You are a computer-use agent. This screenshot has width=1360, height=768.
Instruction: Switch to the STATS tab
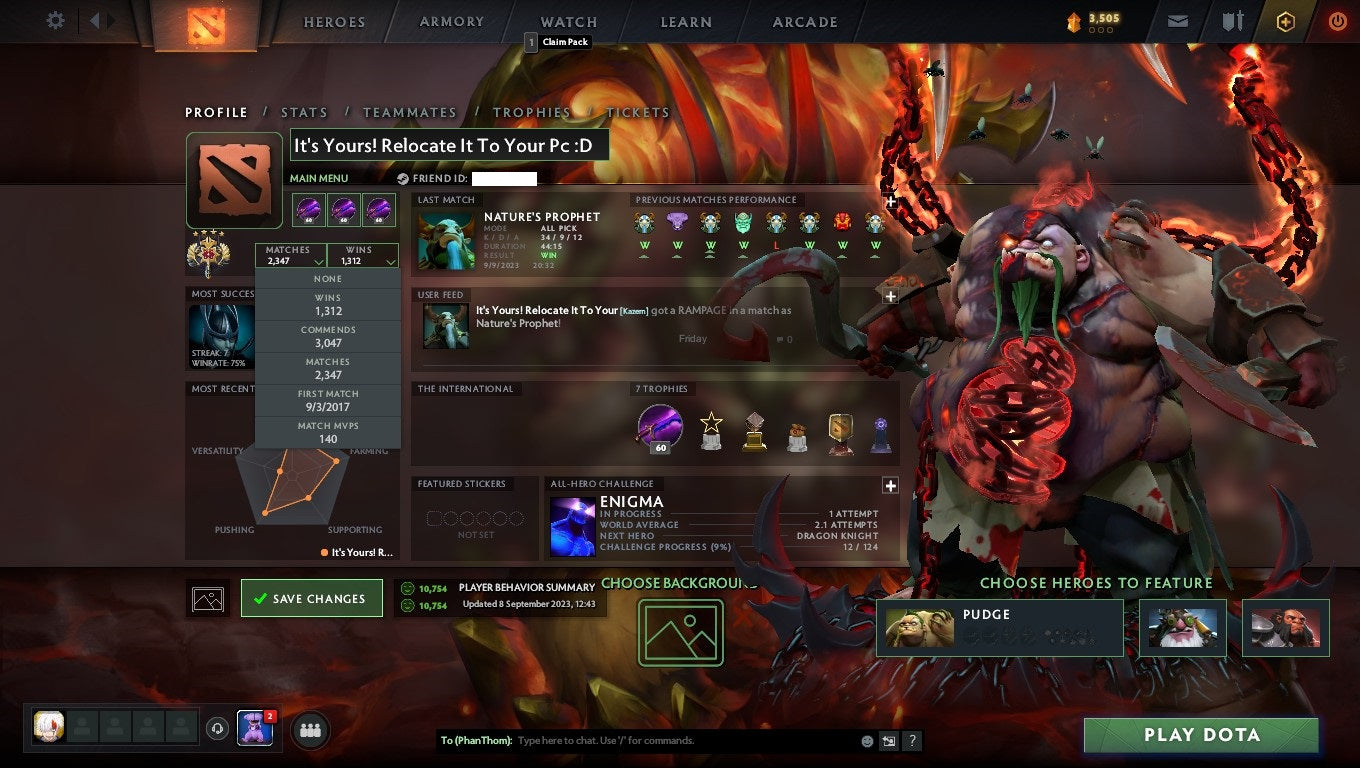coord(304,112)
